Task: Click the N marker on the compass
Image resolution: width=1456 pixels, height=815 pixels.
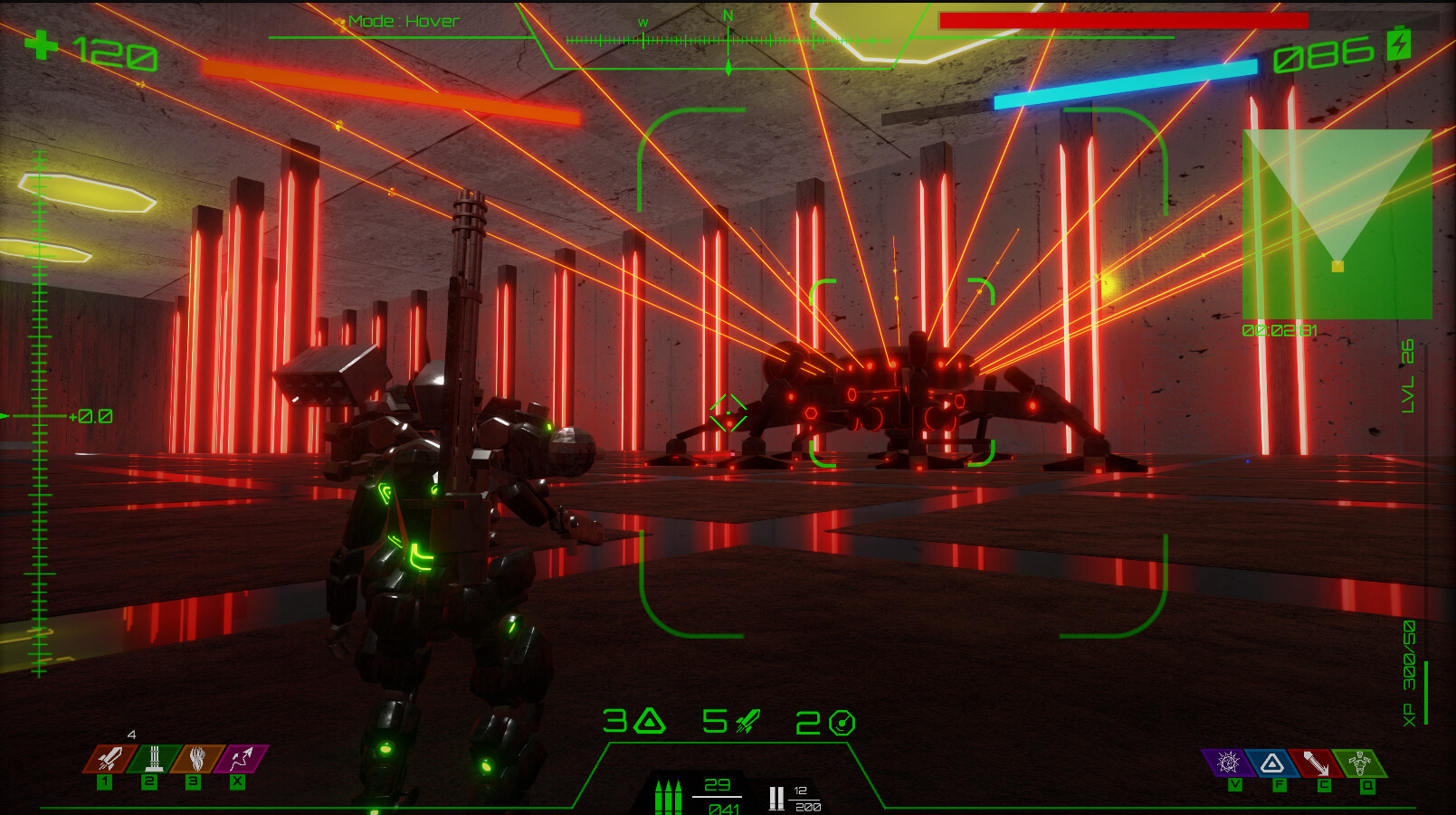Action: pos(727,16)
